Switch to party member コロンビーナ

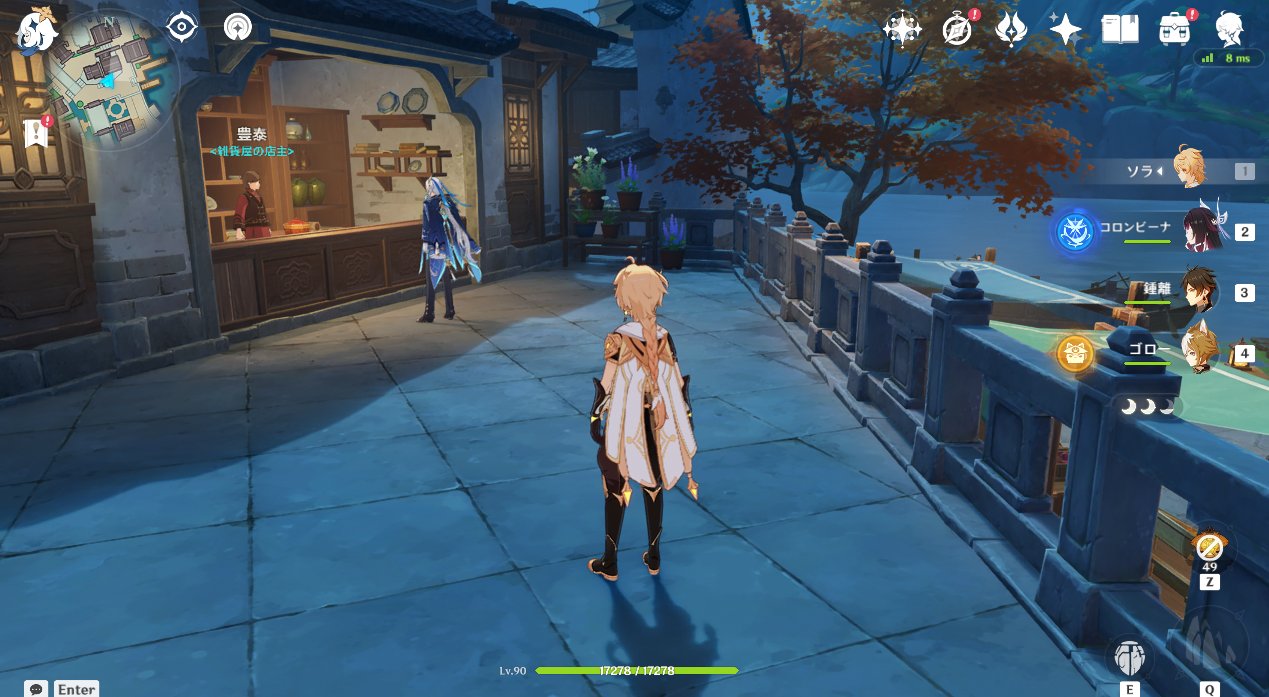[x=1198, y=231]
